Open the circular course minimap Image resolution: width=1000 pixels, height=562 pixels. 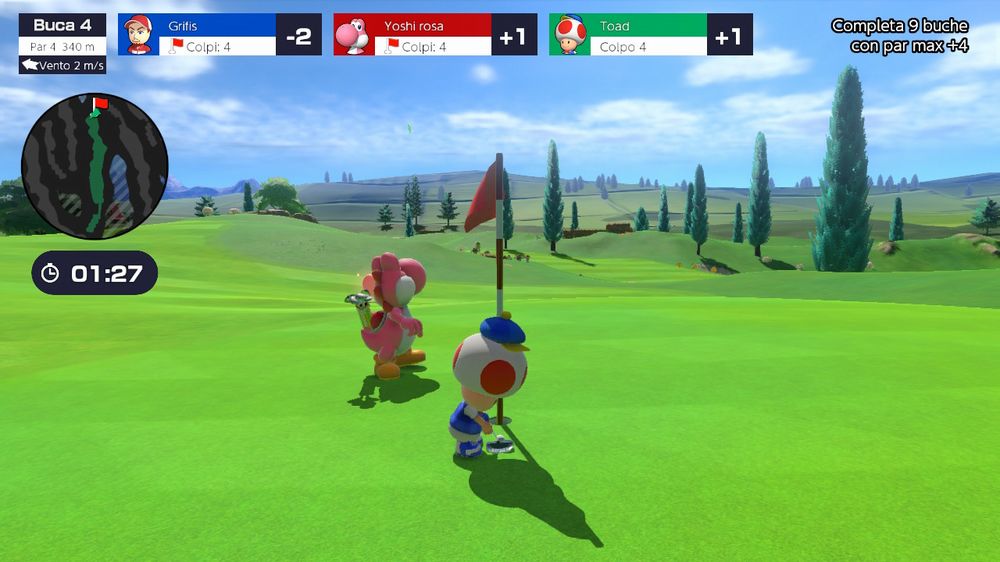(95, 166)
